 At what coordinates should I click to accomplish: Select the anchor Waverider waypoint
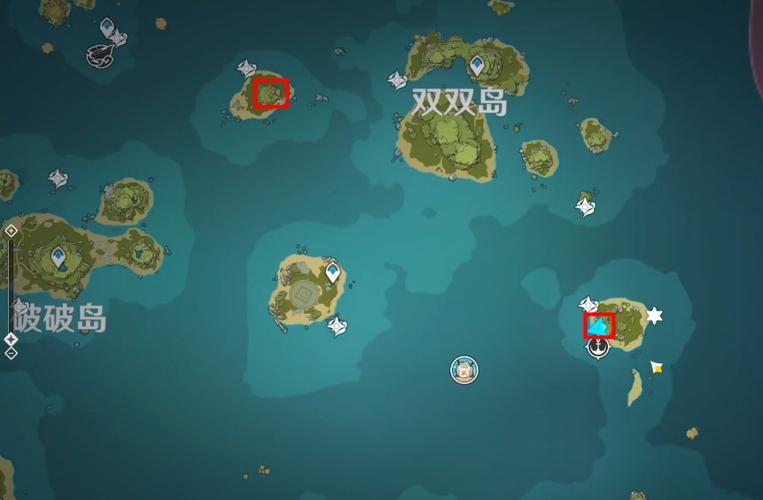click(x=598, y=347)
